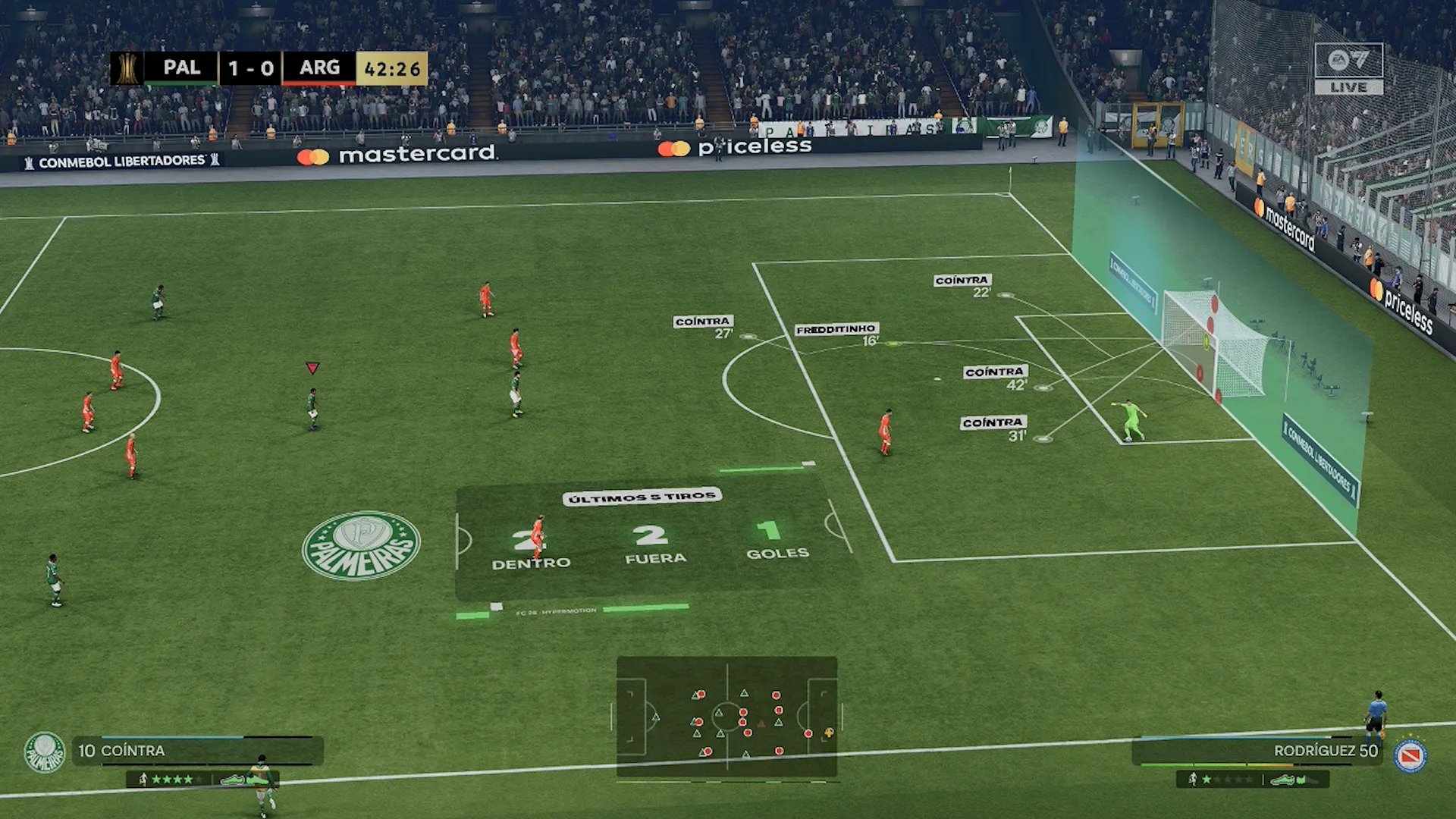The height and width of the screenshot is (819, 1456).
Task: Select the 10 Coíntra player name panel
Action: 197,751
